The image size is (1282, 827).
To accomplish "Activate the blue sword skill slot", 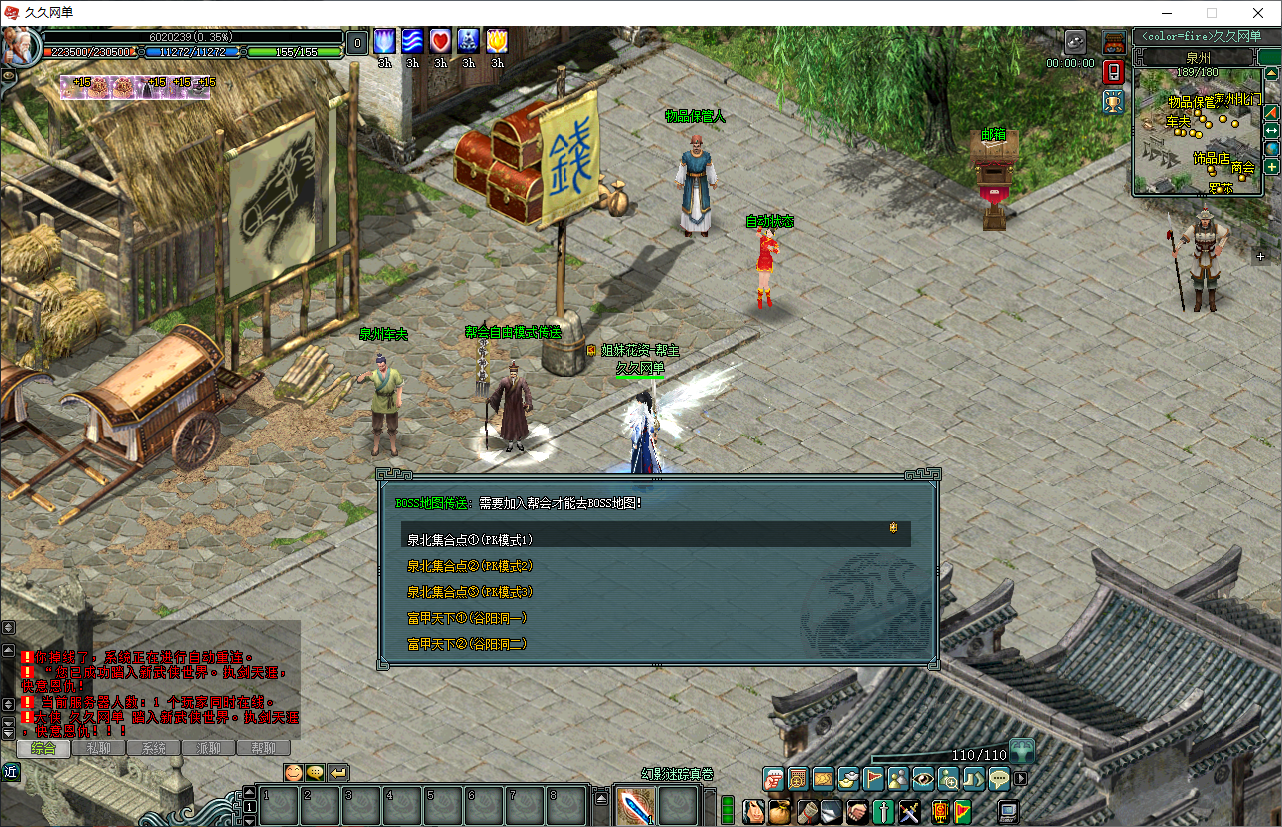I will click(x=636, y=806).
